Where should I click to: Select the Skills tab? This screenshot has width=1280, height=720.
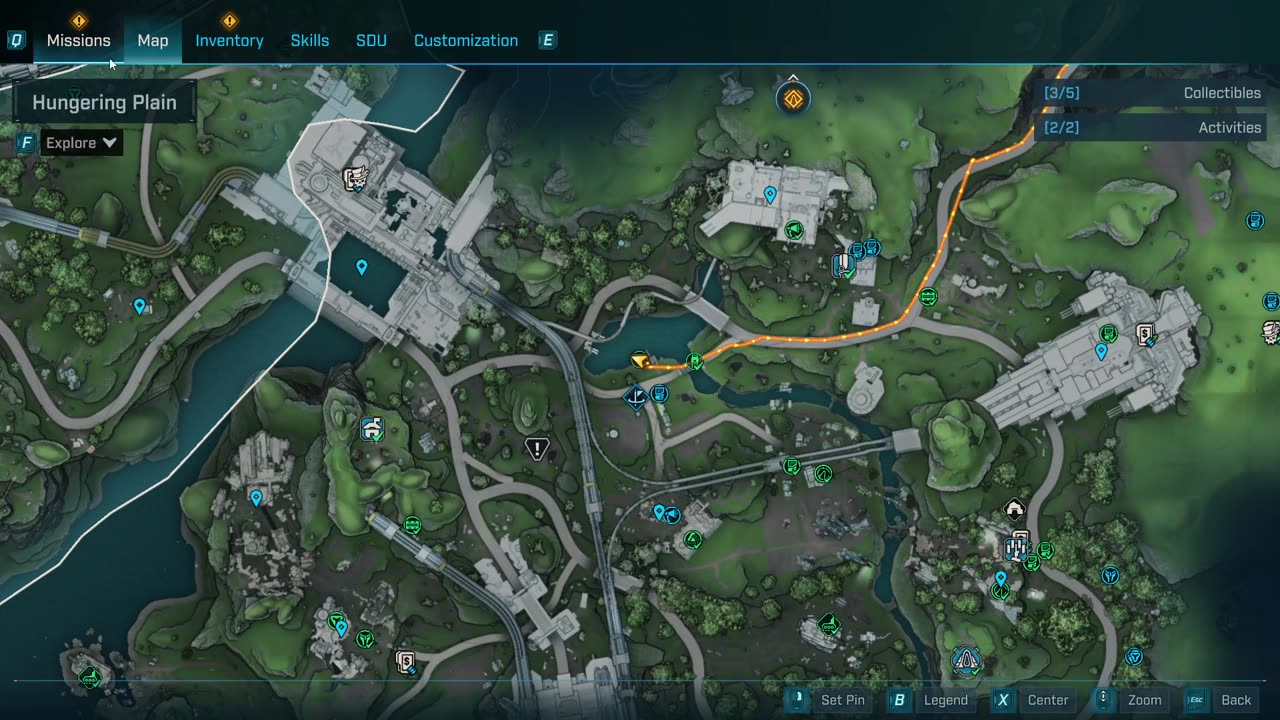(x=309, y=40)
